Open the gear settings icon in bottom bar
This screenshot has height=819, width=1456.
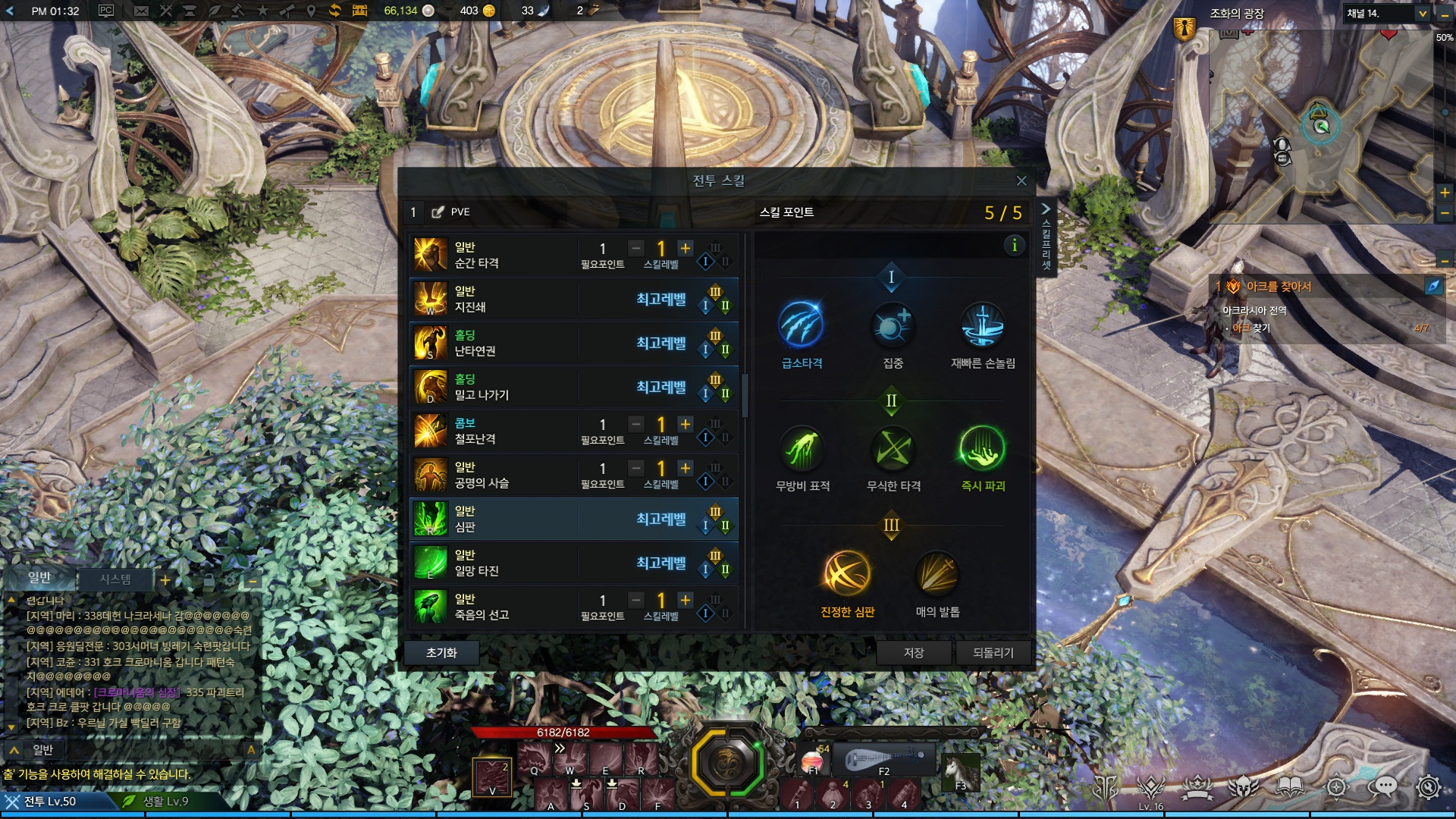[x=1428, y=788]
